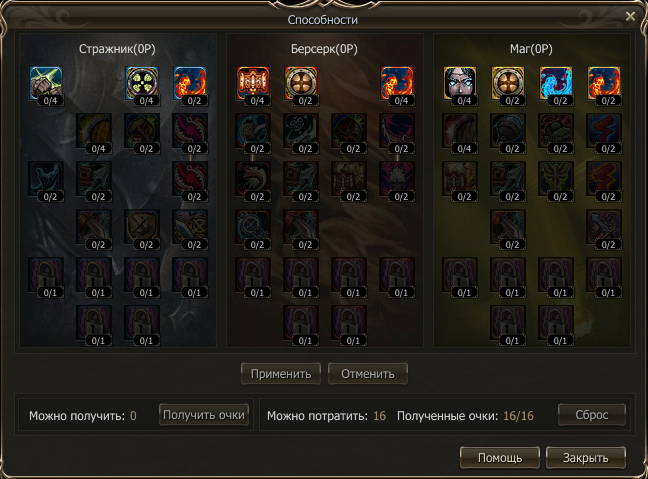Select the glowing fist skill under Стражник
Screen dimensions: 648x479
[x=46, y=83]
